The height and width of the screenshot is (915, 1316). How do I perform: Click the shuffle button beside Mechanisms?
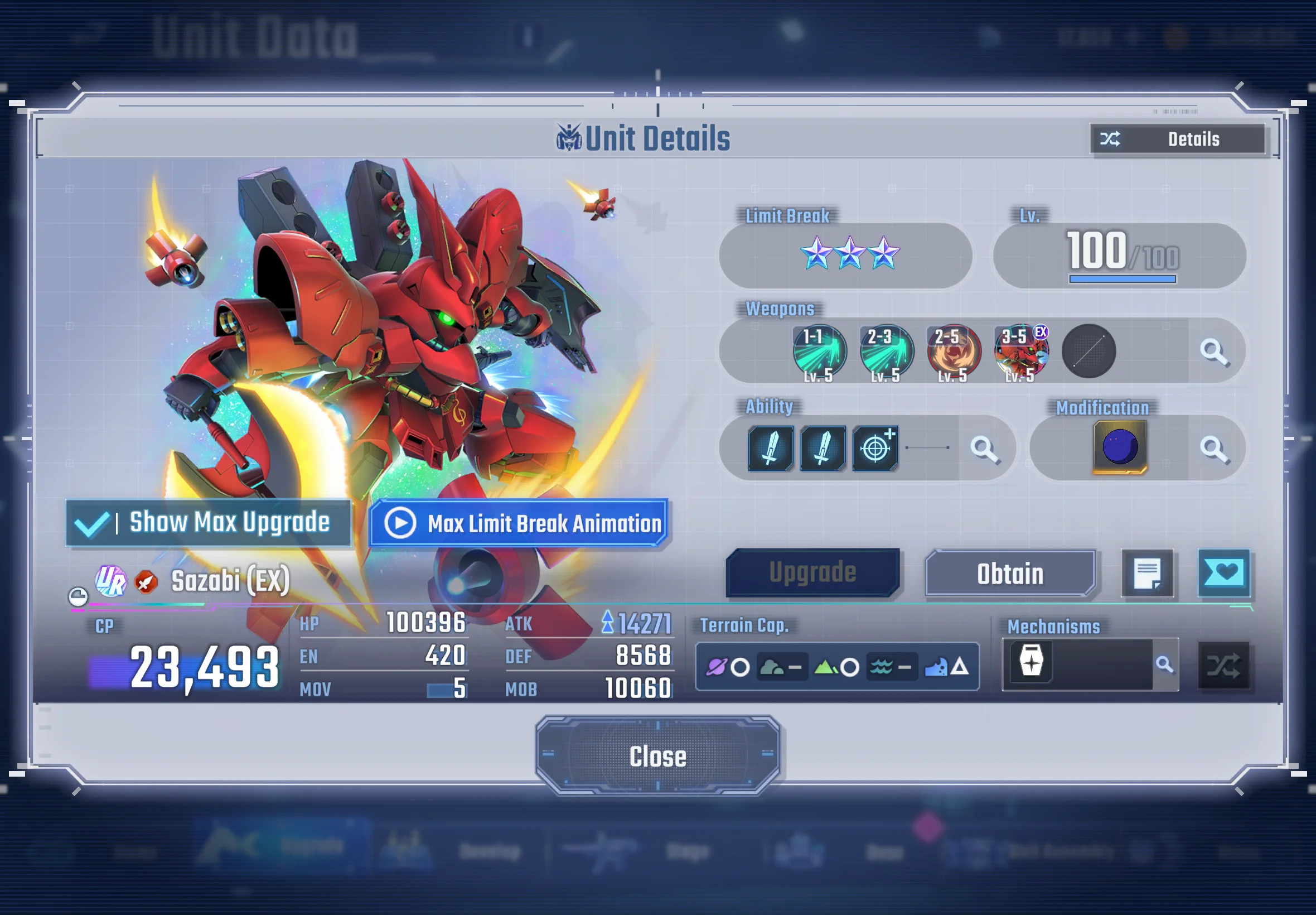tap(1223, 666)
